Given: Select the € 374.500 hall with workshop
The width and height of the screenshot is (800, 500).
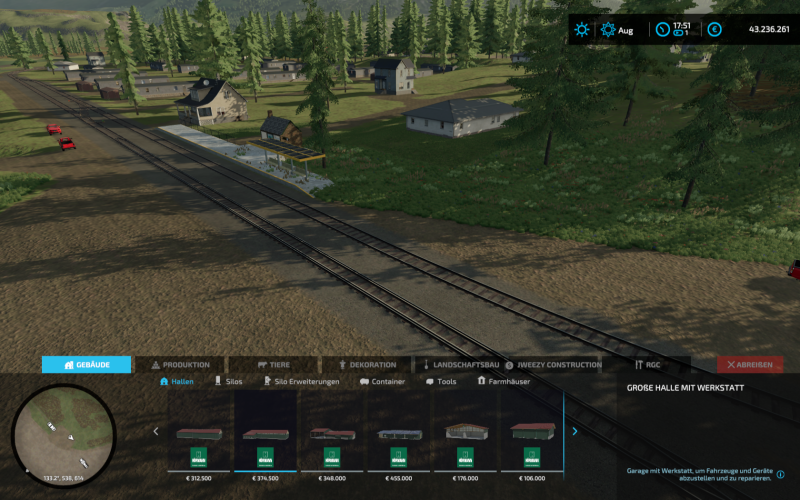Looking at the screenshot, I should (266, 440).
